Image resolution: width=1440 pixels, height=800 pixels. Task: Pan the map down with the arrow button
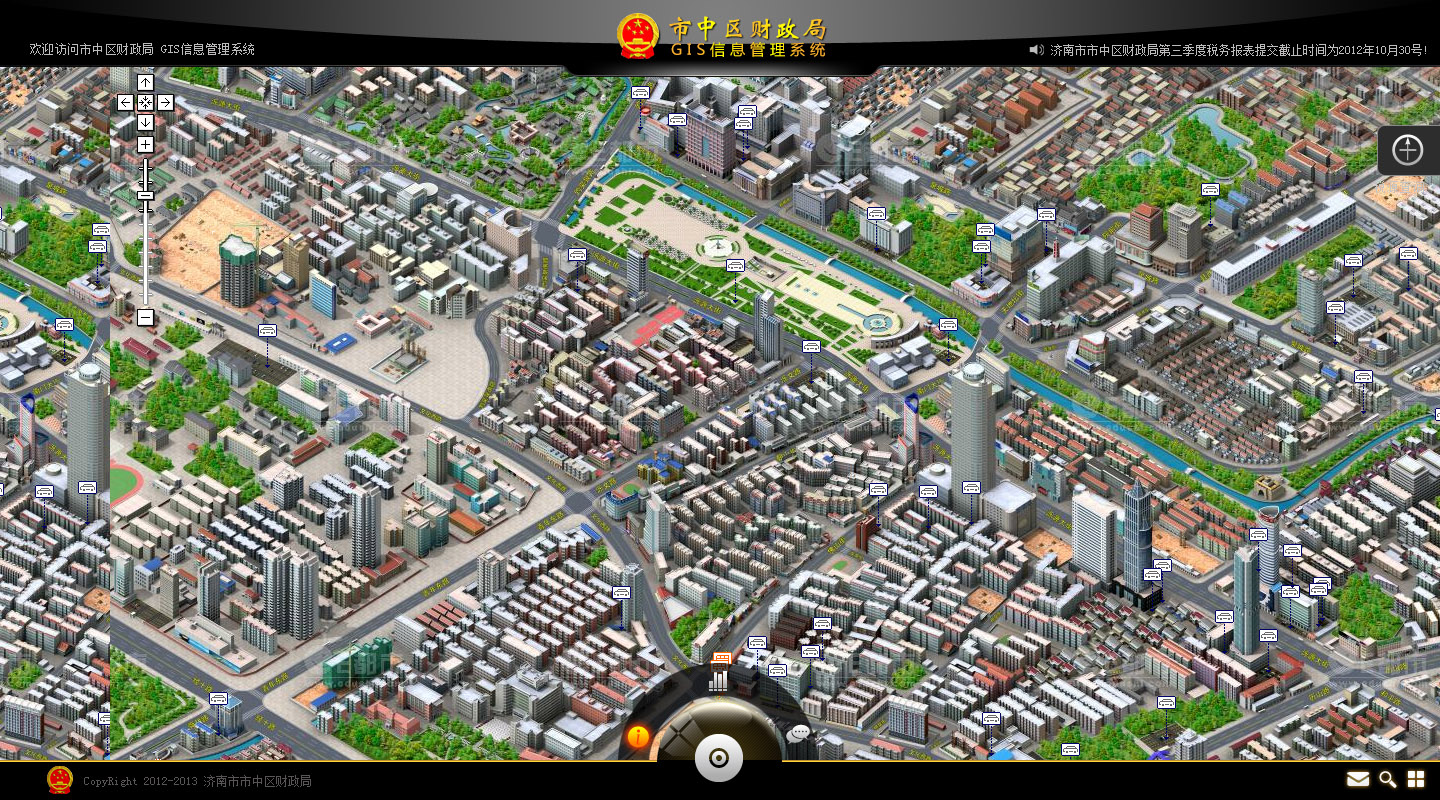(x=145, y=122)
